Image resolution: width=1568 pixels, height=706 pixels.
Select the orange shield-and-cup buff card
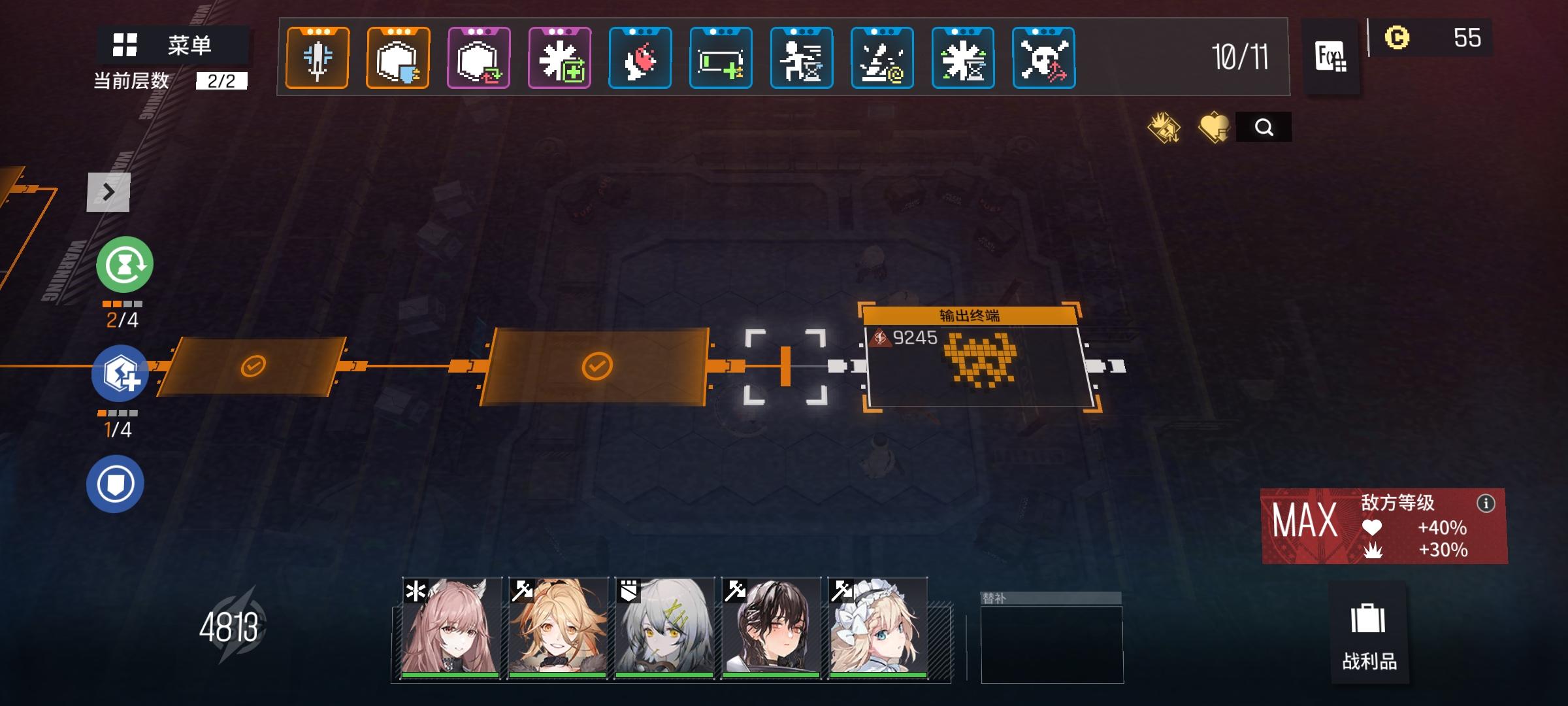pos(398,57)
